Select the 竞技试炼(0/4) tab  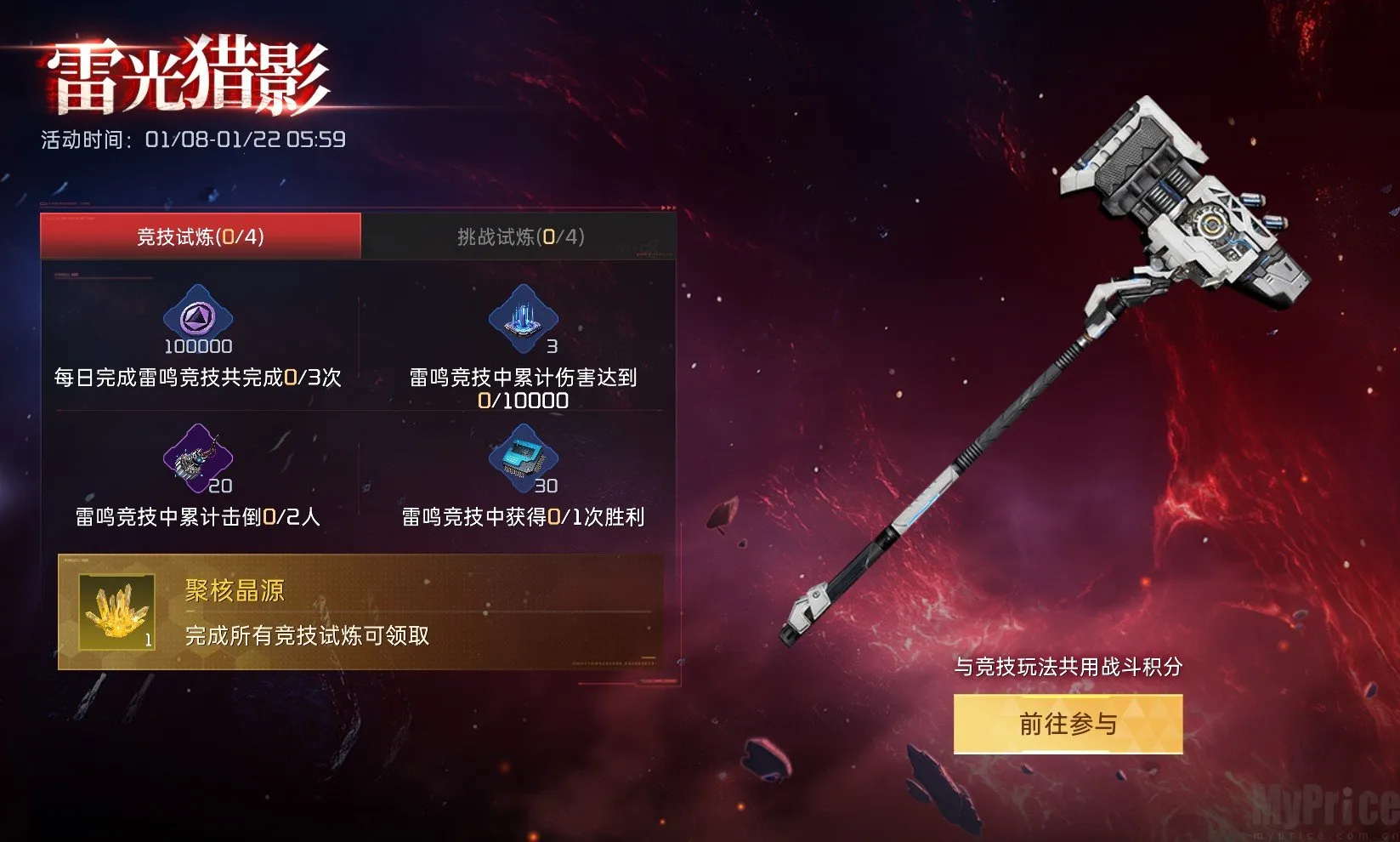(201, 238)
